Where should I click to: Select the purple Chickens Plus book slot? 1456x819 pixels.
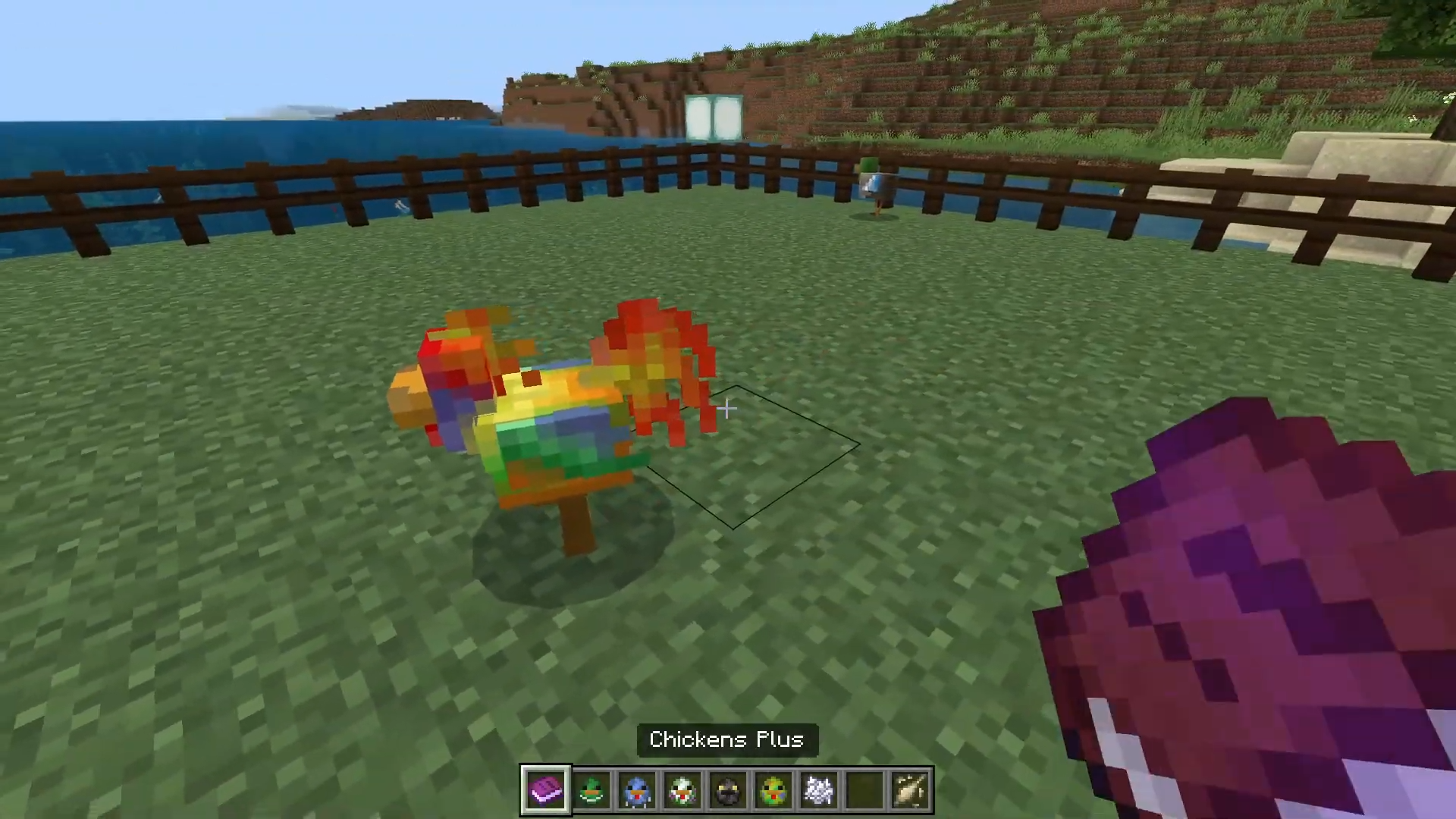[x=546, y=790]
